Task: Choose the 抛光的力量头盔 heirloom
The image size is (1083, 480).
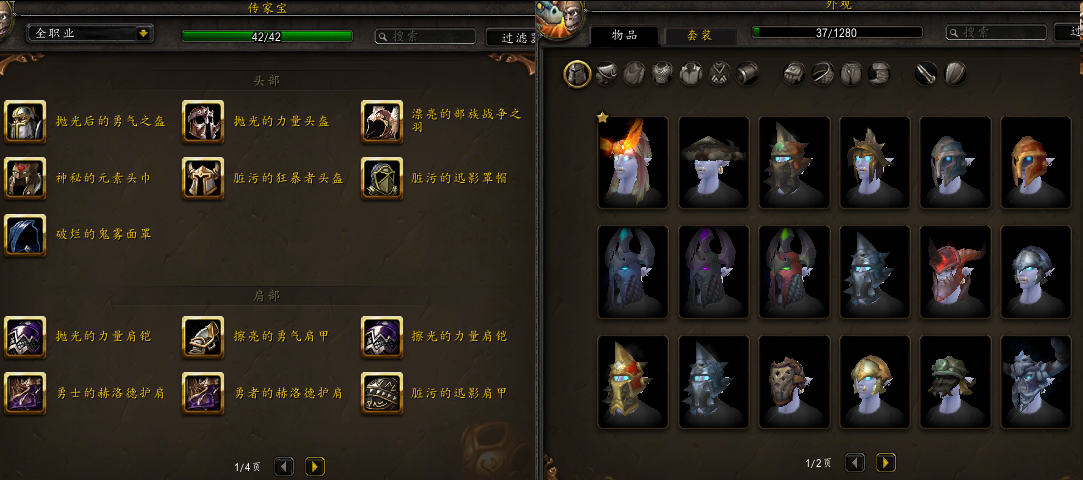Action: coord(202,121)
